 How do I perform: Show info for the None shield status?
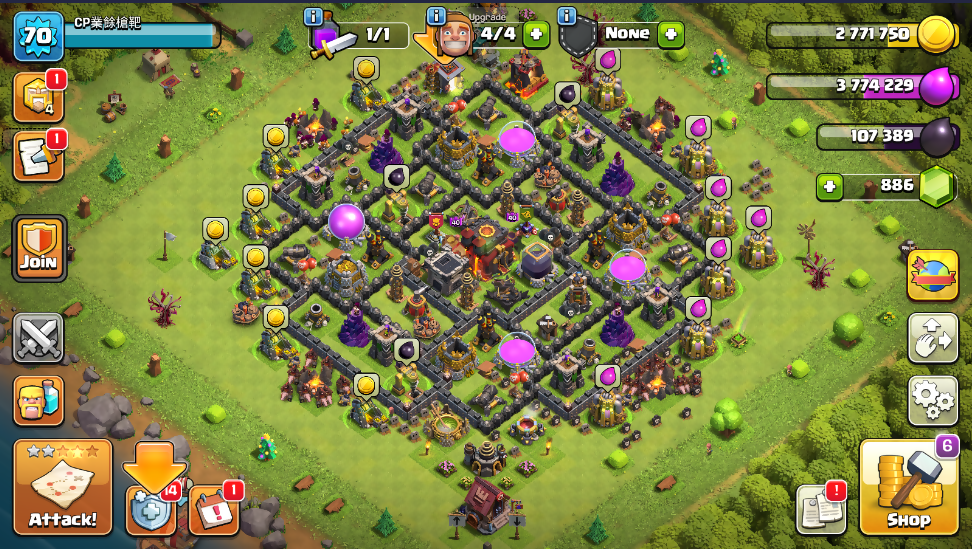point(567,17)
